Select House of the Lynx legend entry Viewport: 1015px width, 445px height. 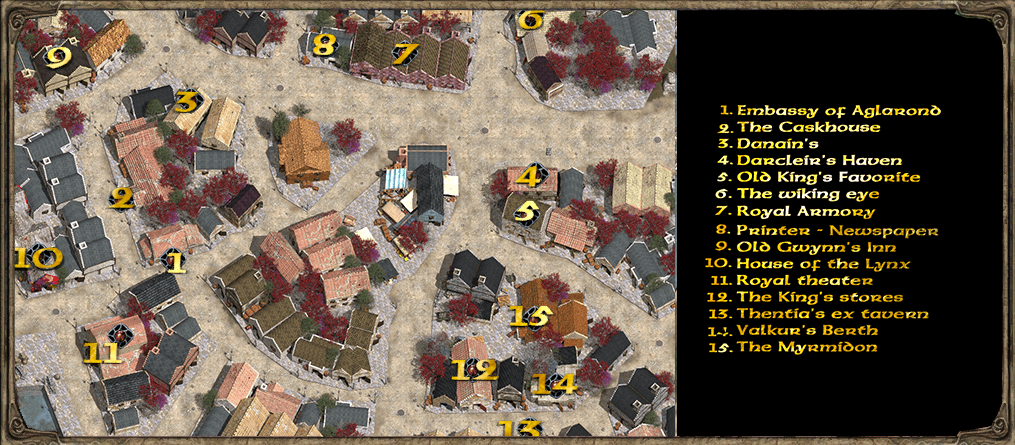(824, 263)
